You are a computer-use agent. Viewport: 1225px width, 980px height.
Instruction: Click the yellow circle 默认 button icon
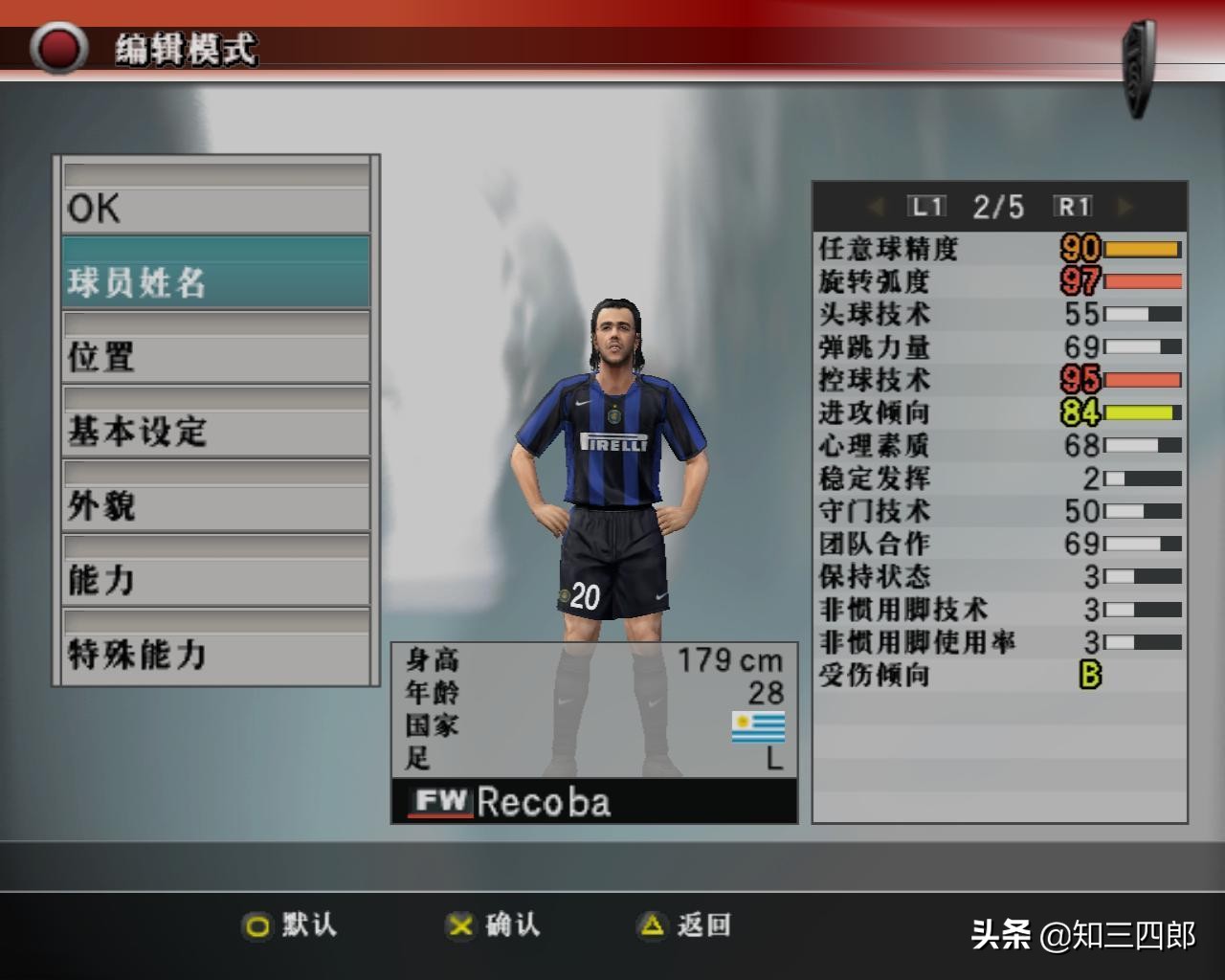pyautogui.click(x=258, y=926)
